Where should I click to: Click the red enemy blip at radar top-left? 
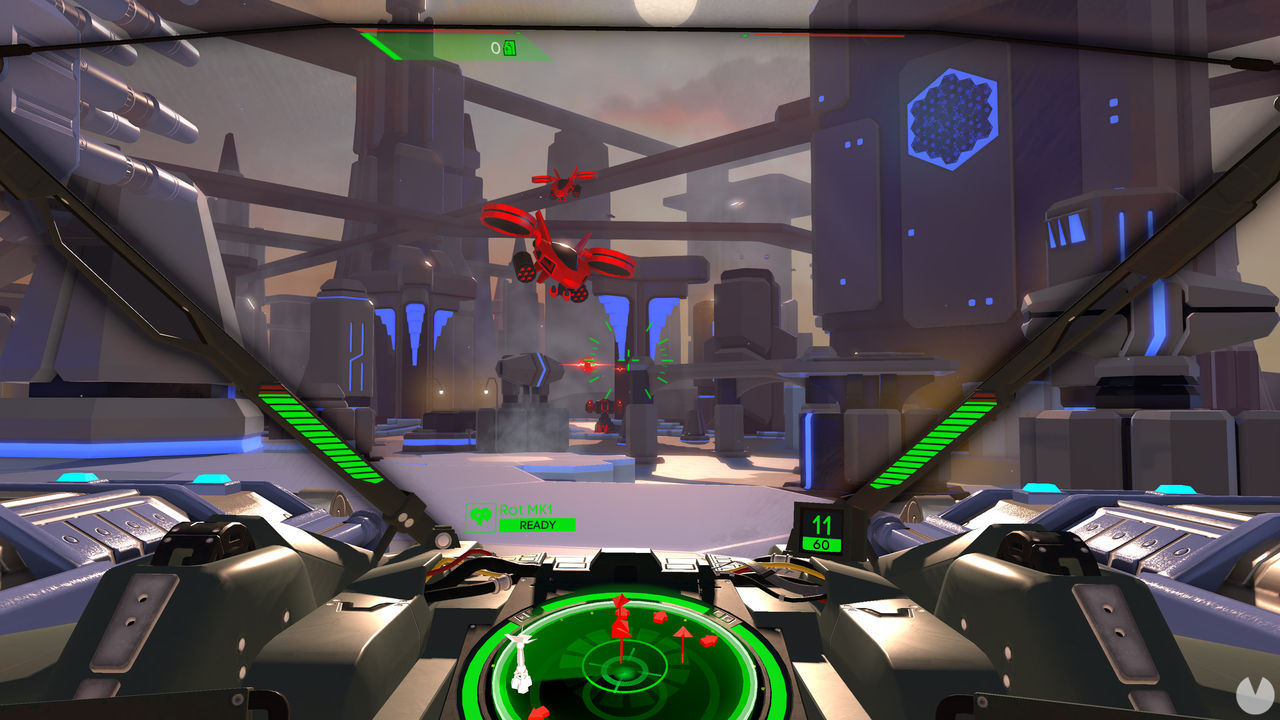[x=621, y=598]
